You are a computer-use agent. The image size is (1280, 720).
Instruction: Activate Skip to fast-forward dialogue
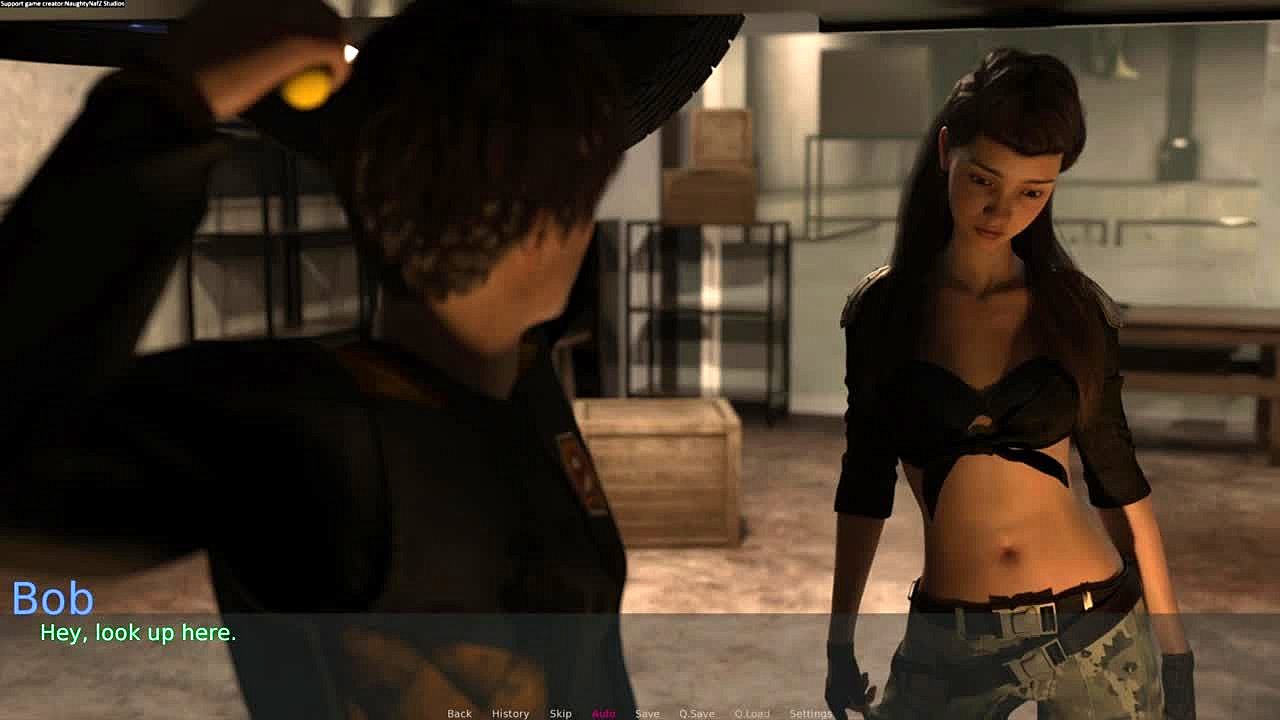[560, 713]
